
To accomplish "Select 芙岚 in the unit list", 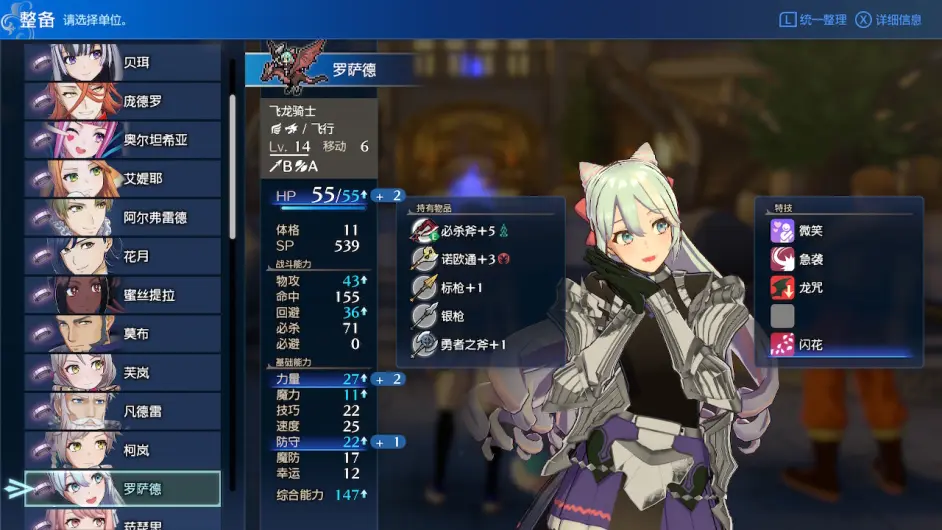I will coord(123,372).
